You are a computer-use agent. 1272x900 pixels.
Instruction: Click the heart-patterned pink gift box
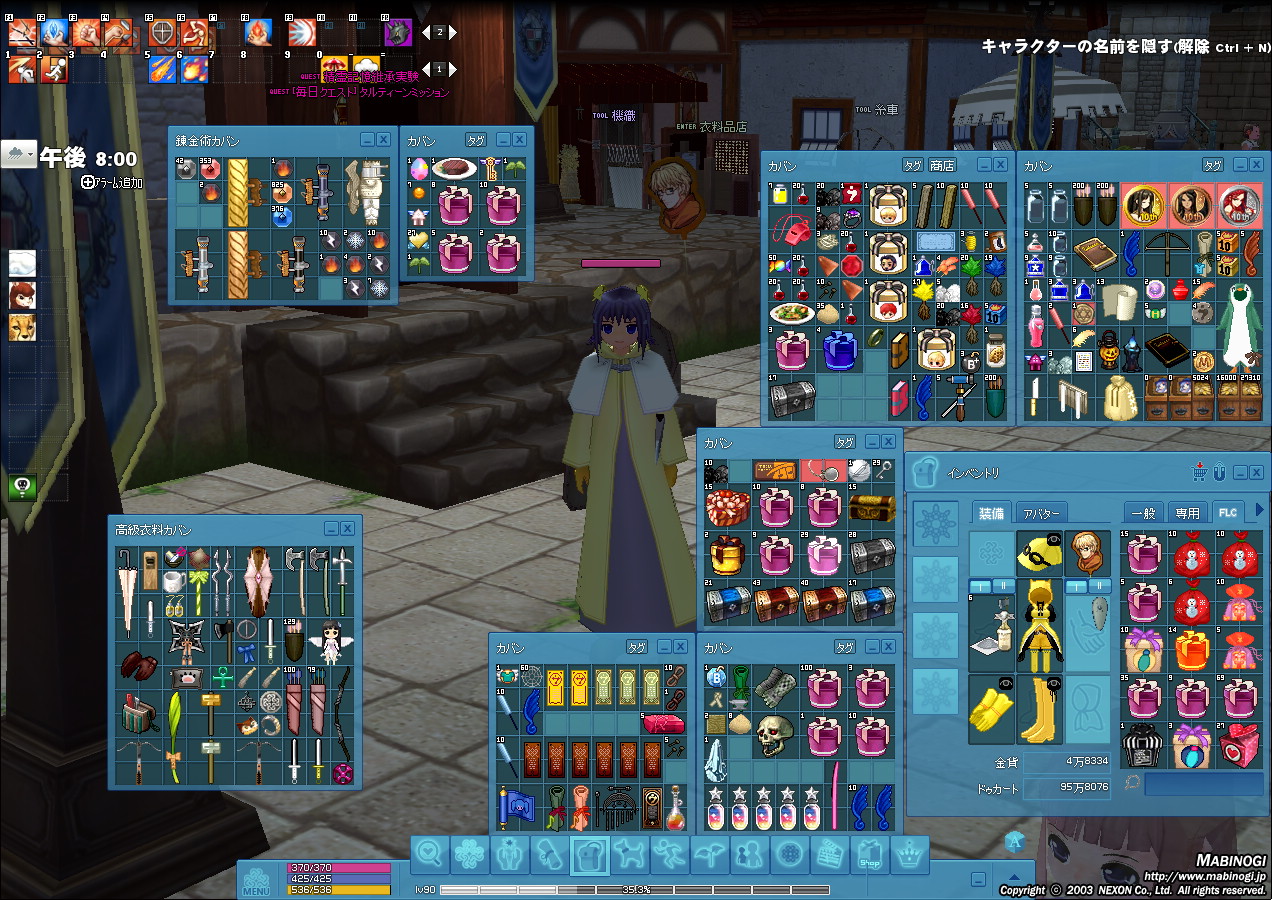click(x=1240, y=745)
